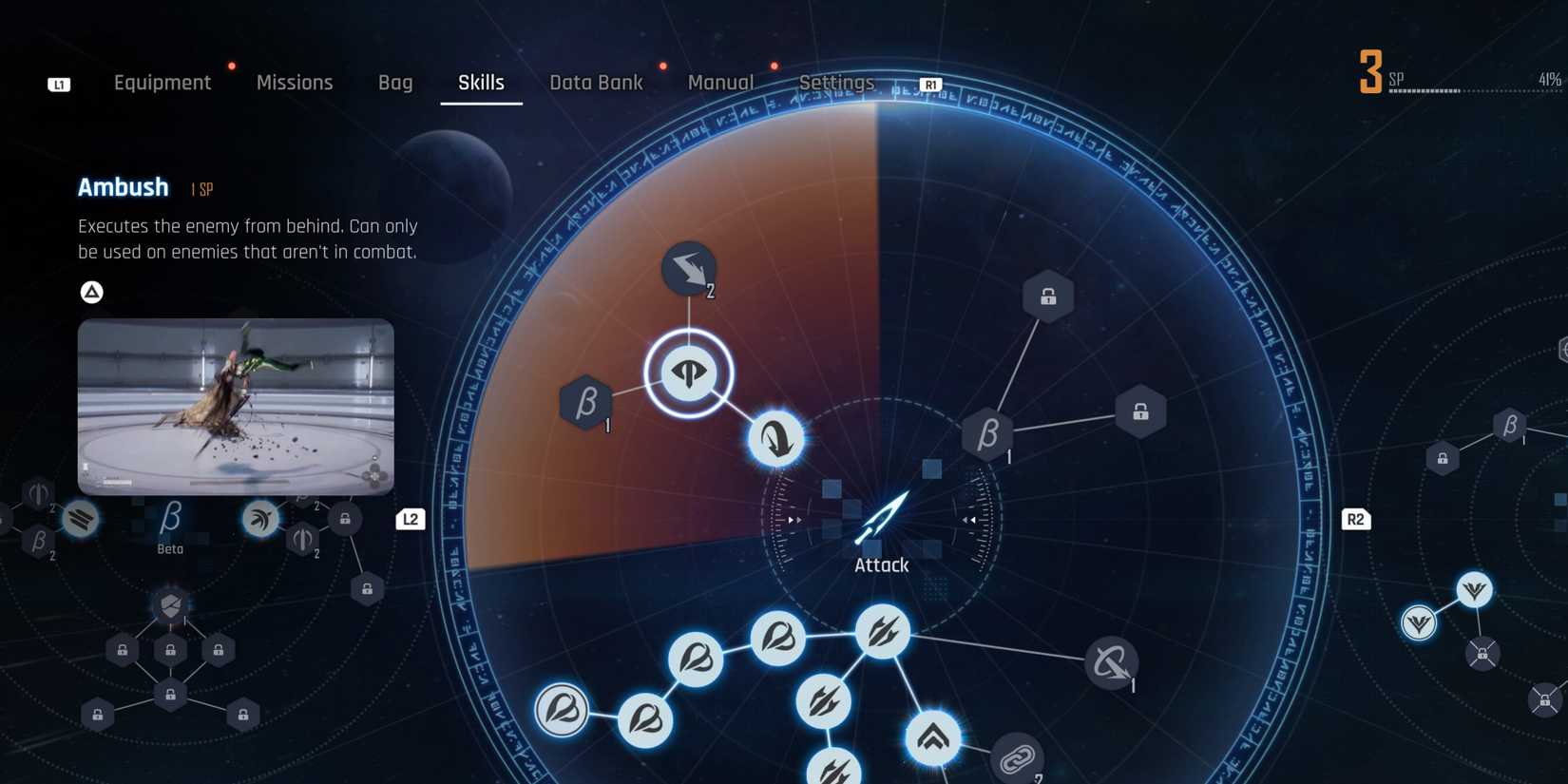Open the Missions tab

pyautogui.click(x=295, y=83)
